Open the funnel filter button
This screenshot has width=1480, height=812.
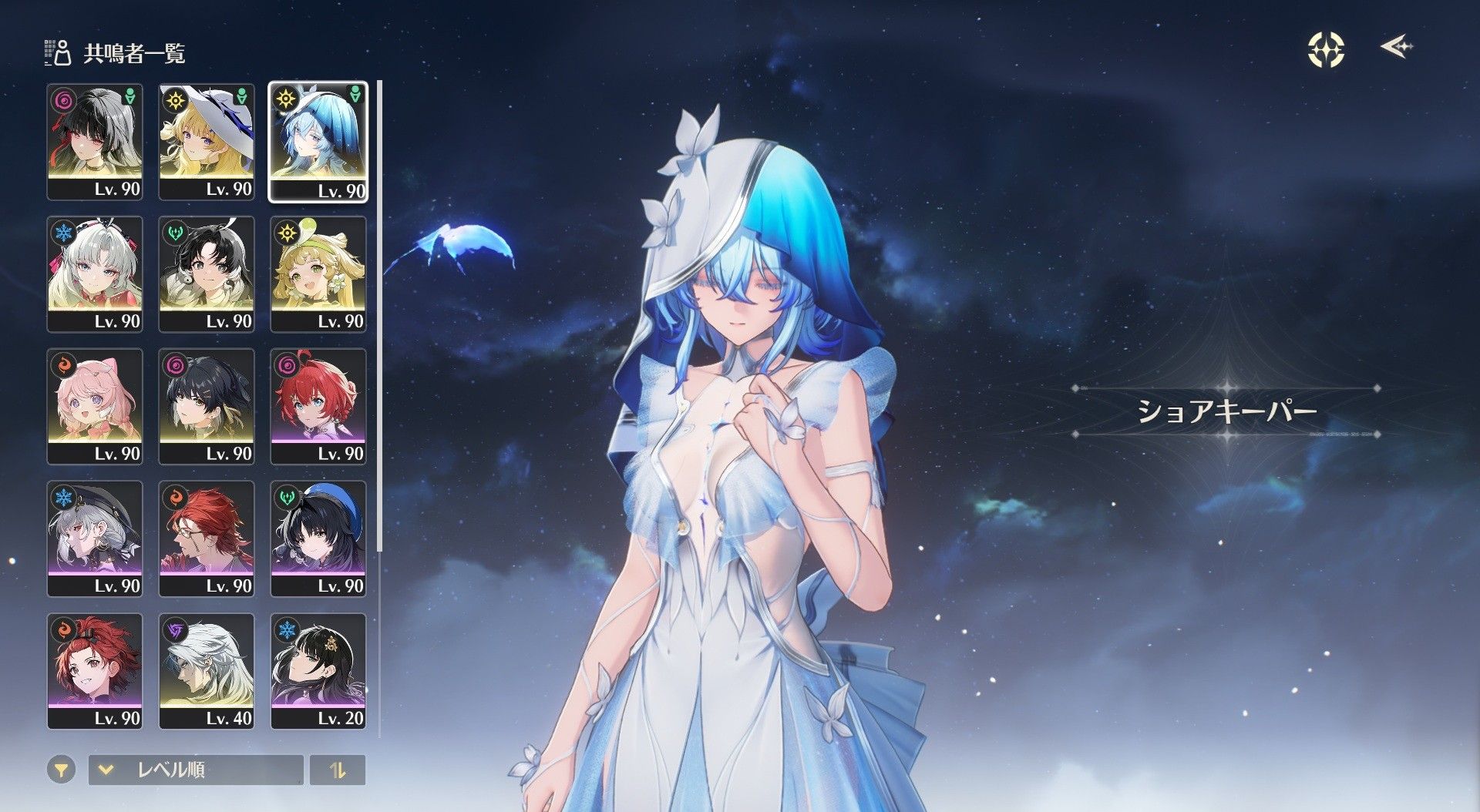(x=61, y=770)
